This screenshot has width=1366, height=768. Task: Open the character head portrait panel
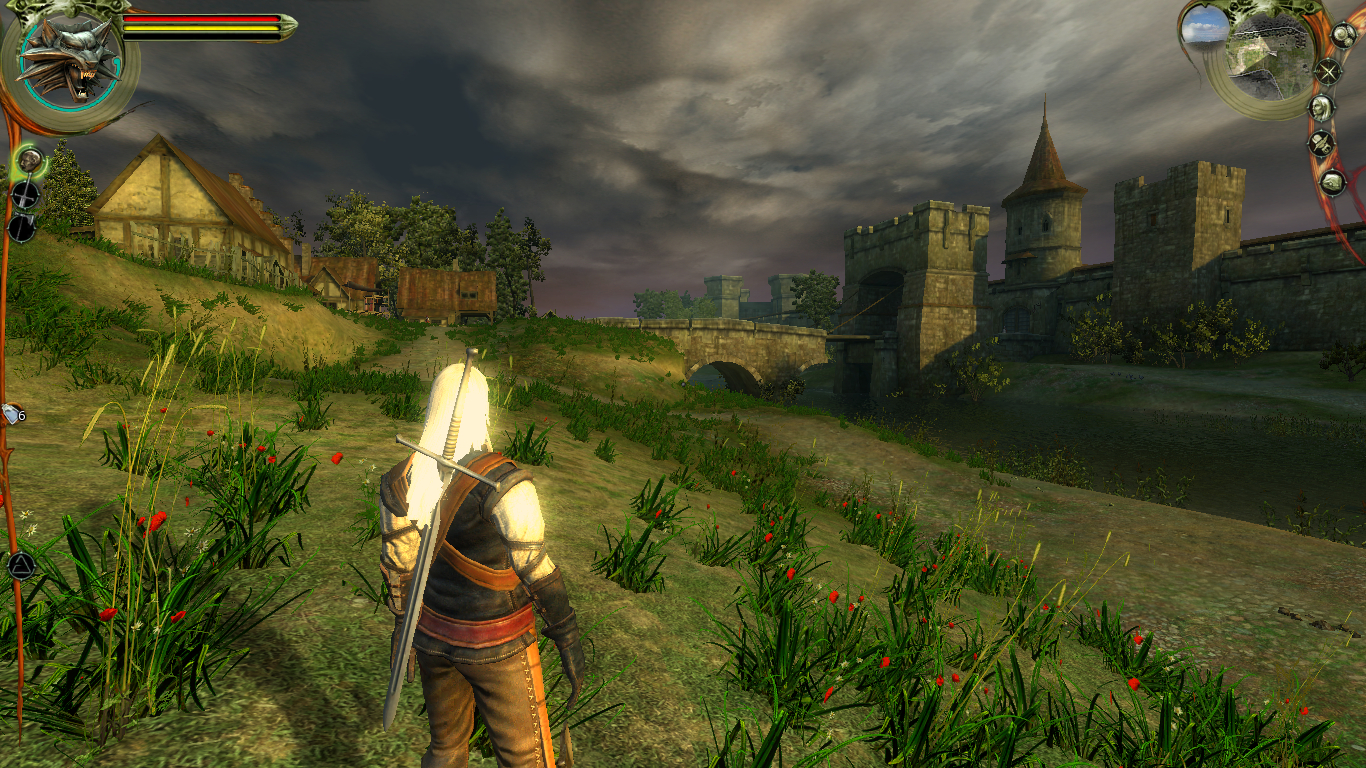point(1322,108)
